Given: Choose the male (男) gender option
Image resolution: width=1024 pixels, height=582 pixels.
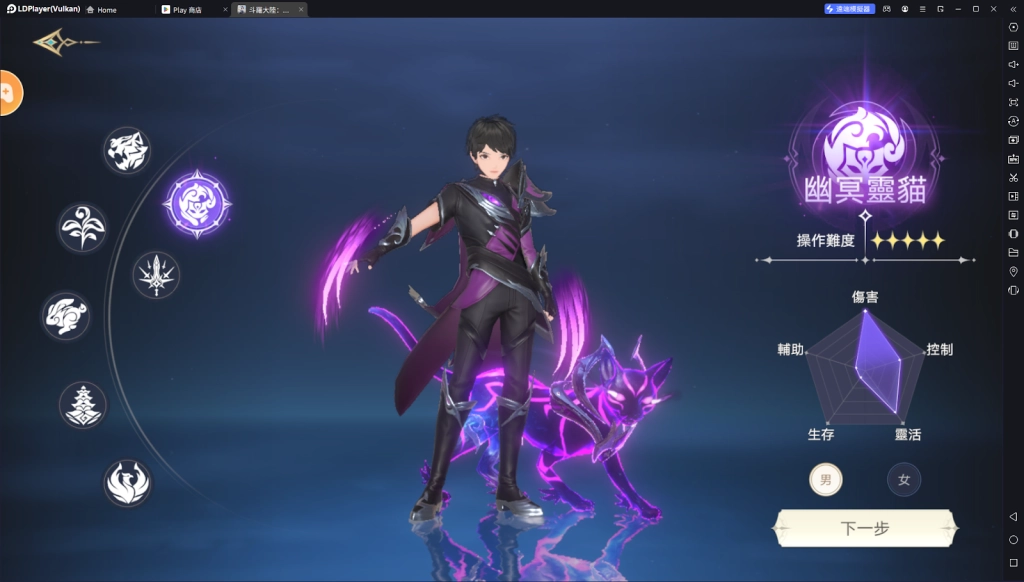Looking at the screenshot, I should 825,480.
